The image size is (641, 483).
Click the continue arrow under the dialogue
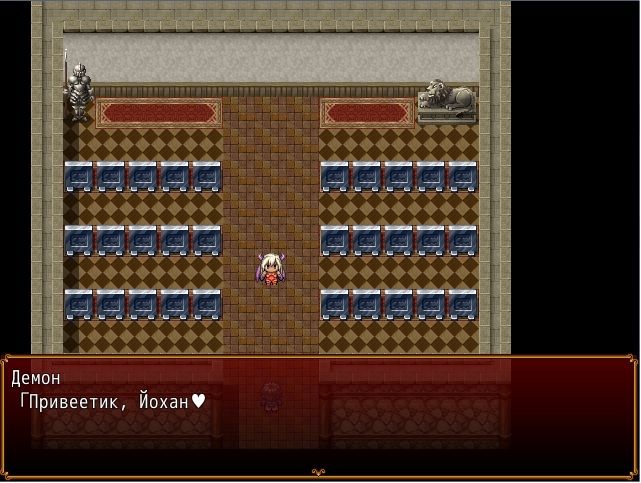click(x=319, y=472)
